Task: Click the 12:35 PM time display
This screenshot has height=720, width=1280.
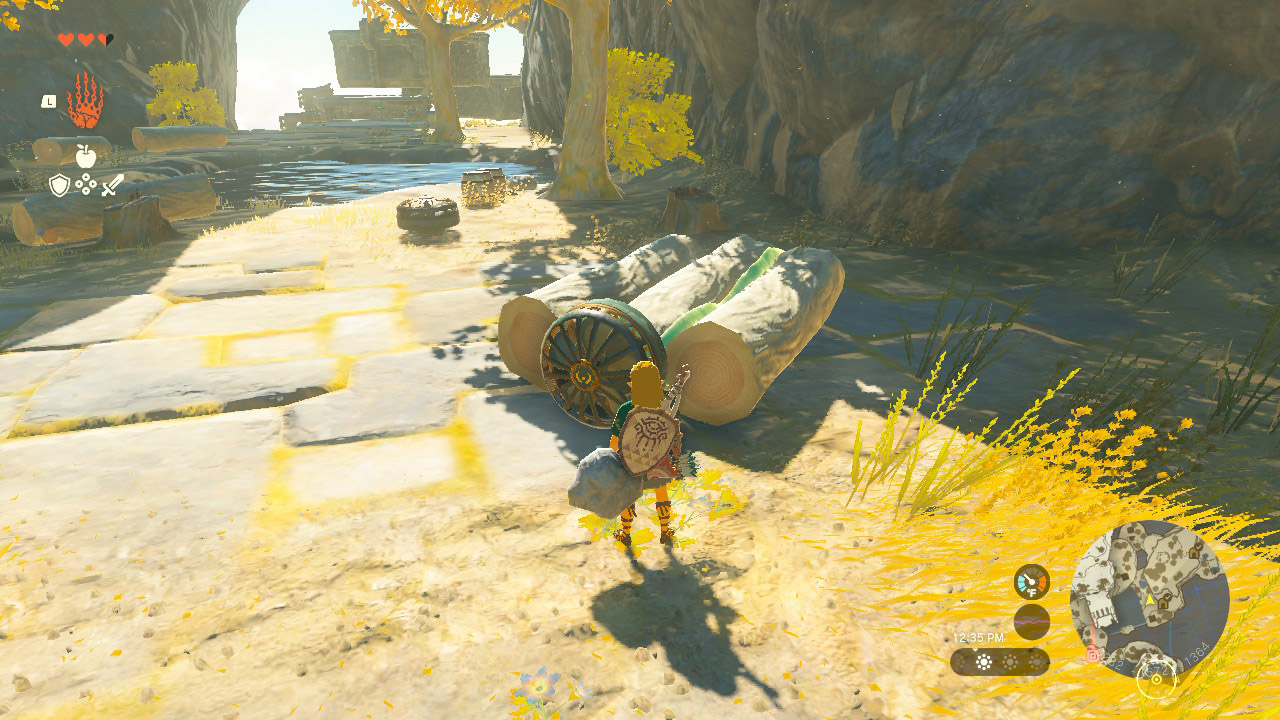Action: (978, 637)
